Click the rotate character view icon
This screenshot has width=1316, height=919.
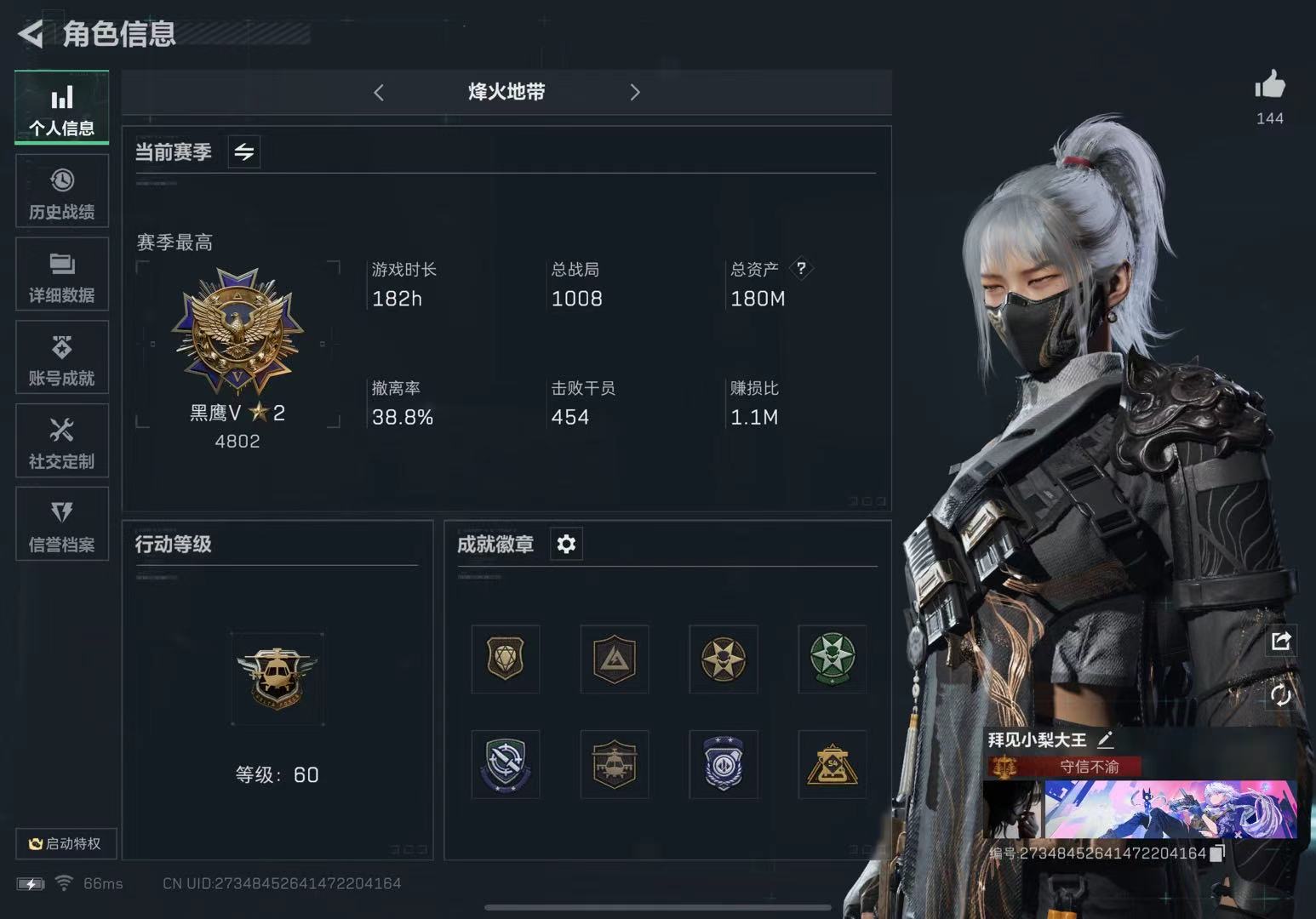tap(1282, 695)
